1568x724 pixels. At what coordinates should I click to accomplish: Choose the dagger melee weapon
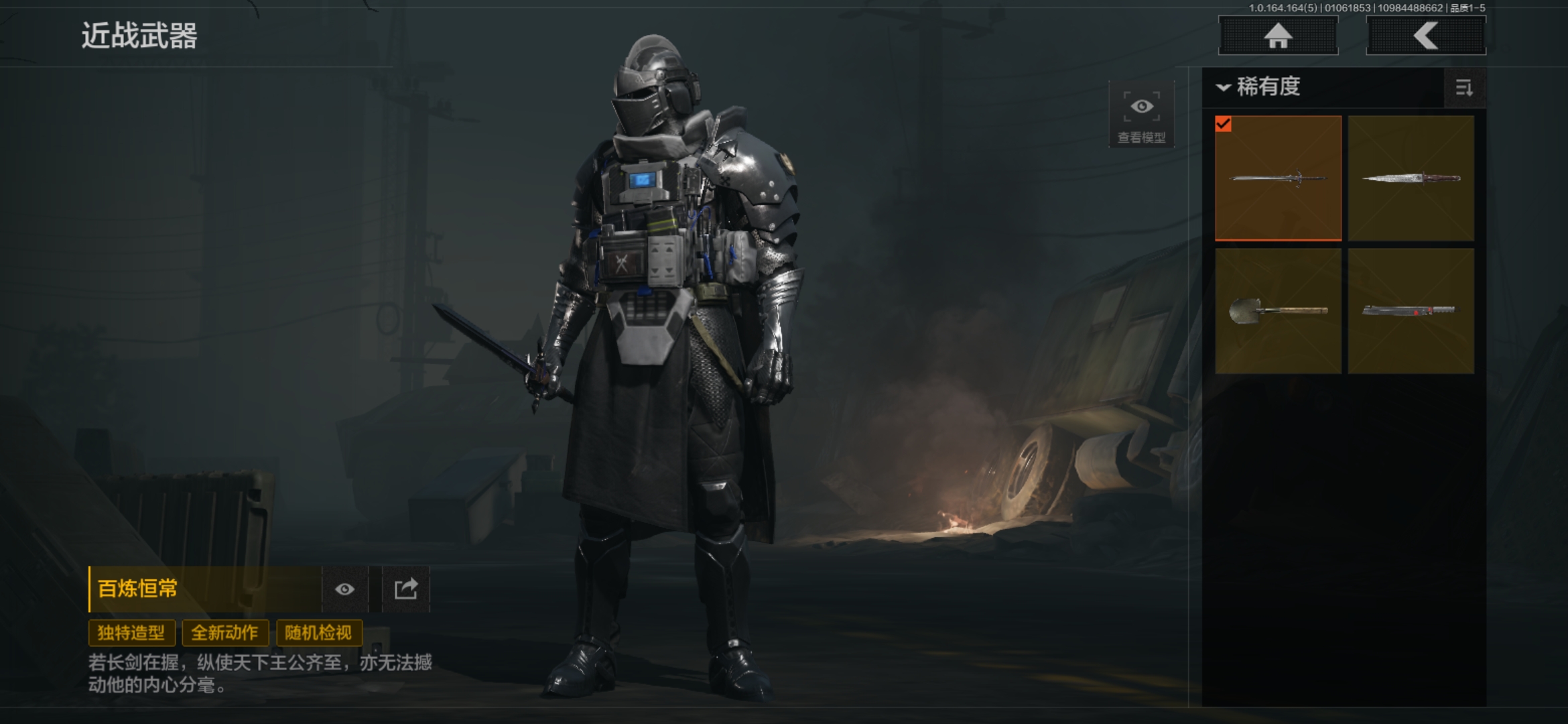pos(1411,178)
